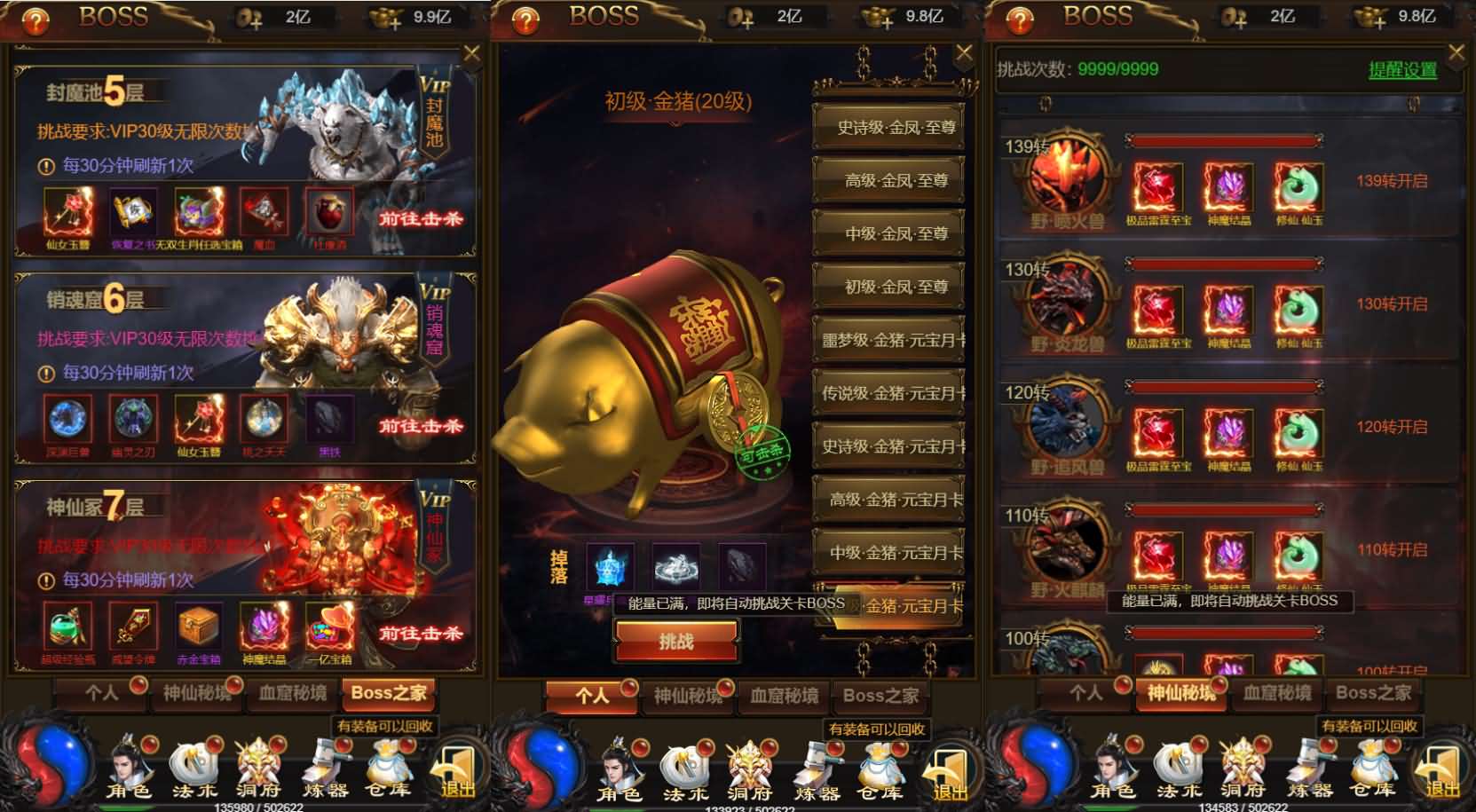Click the first drop item thumbnail next to 掉落

(611, 565)
